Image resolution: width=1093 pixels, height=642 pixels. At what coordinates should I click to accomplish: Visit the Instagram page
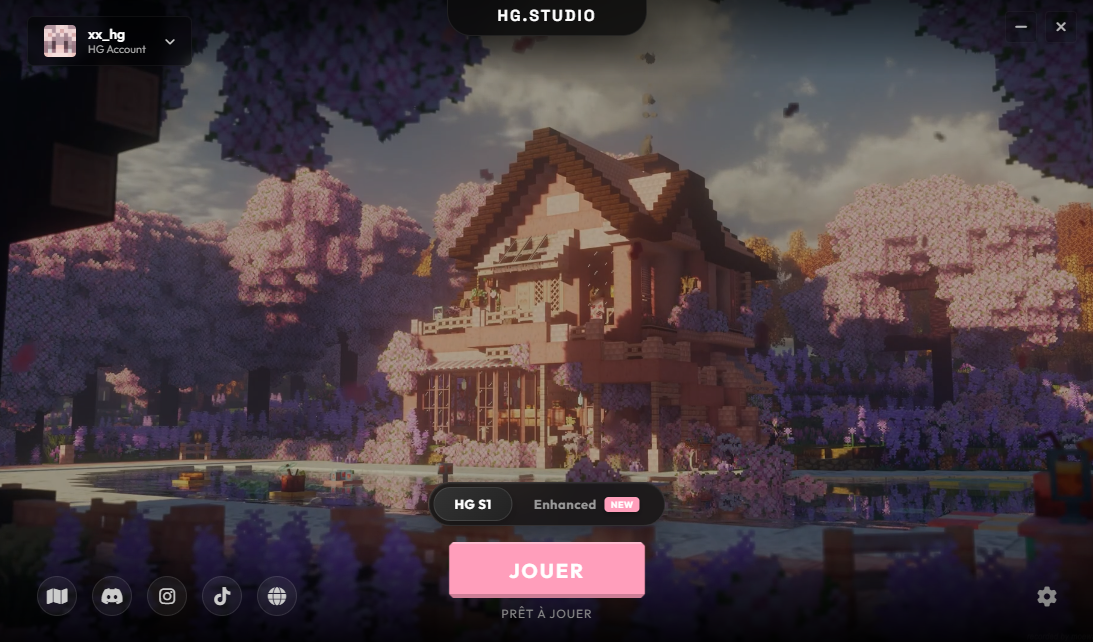click(167, 597)
